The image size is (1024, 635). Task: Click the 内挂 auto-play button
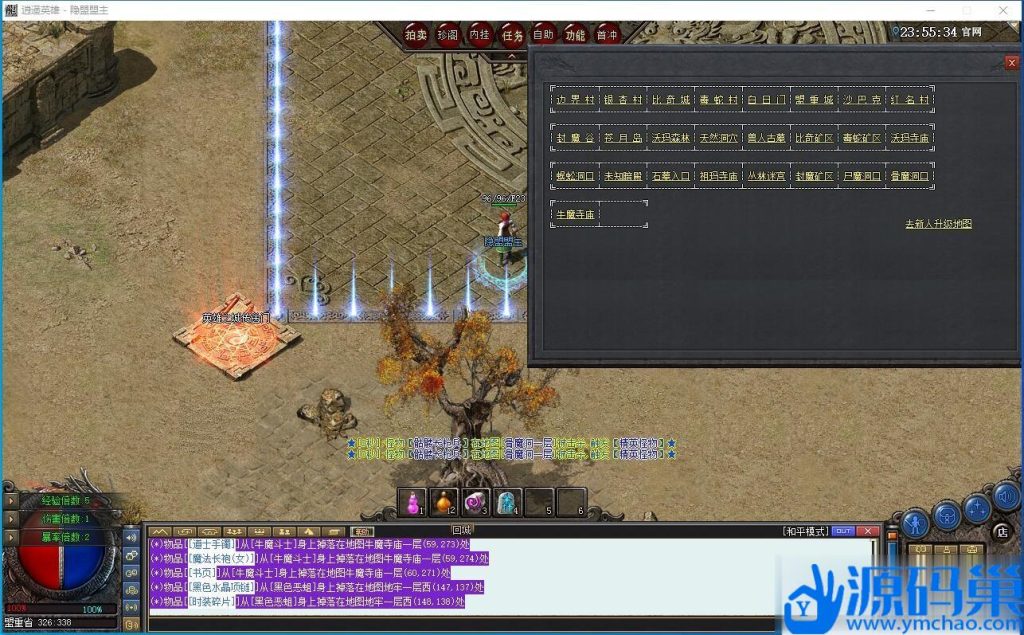[x=480, y=34]
